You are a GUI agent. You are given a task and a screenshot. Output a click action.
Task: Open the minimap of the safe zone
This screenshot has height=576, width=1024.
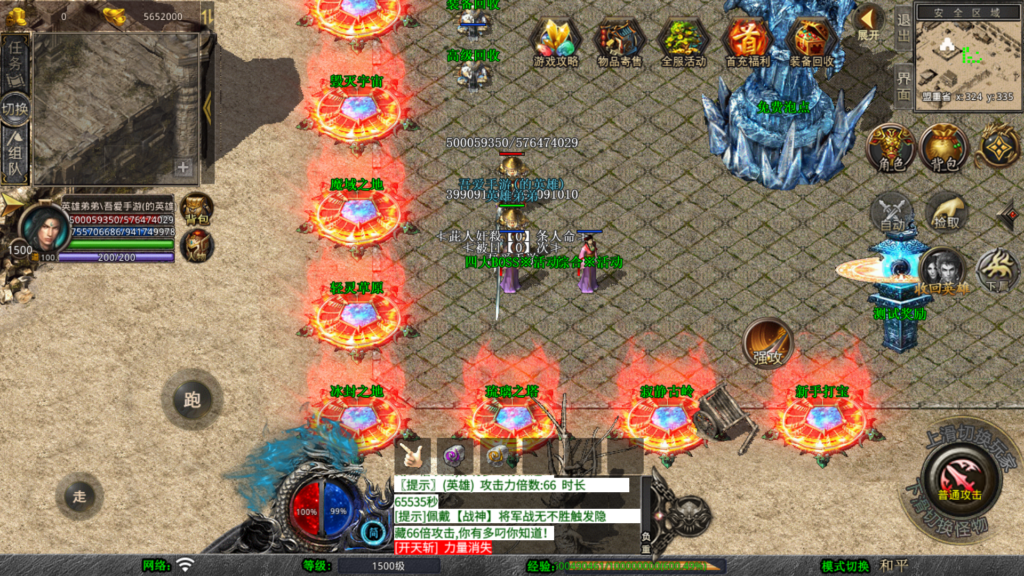(964, 55)
